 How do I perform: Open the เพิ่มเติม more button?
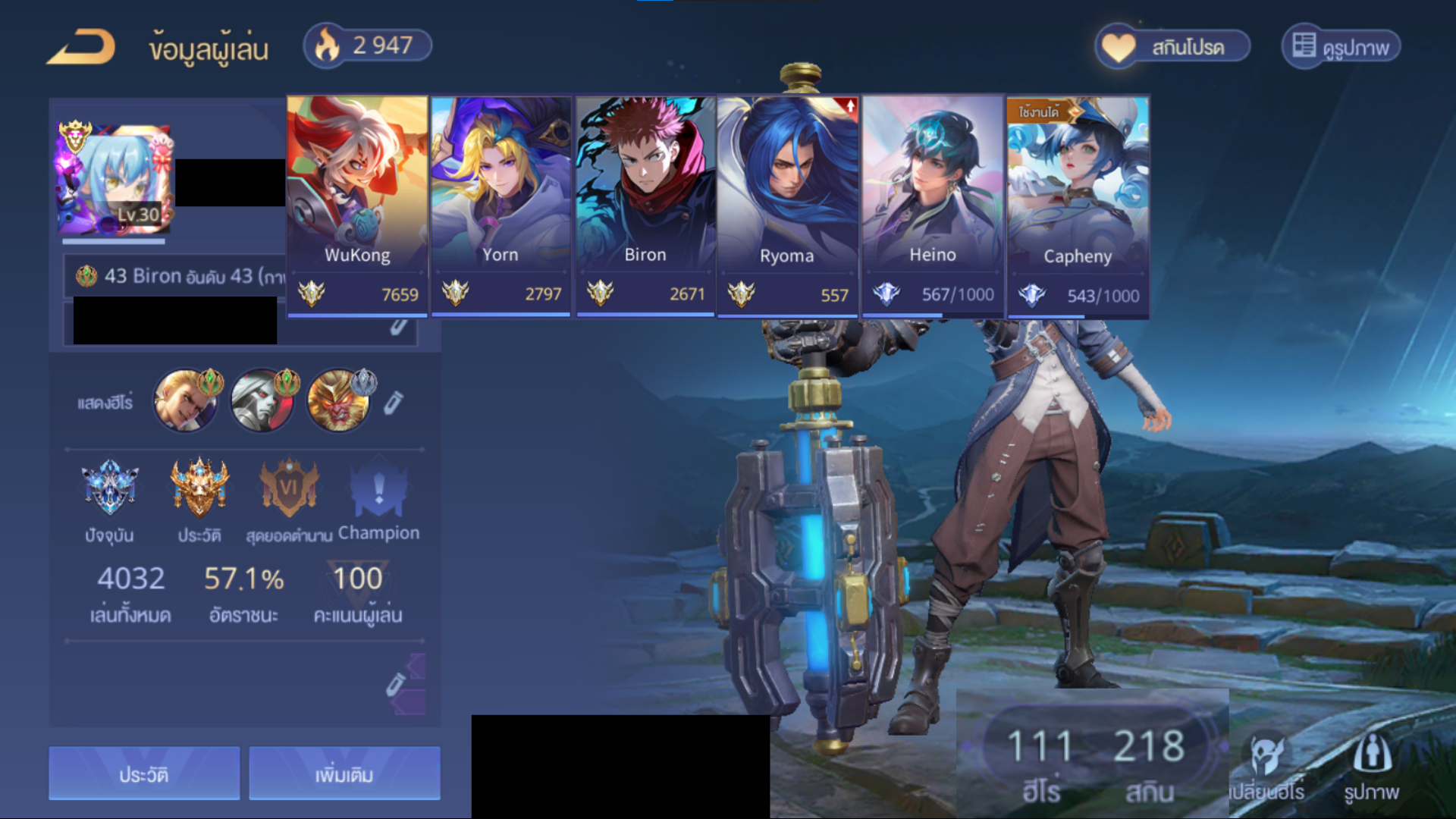(x=344, y=773)
